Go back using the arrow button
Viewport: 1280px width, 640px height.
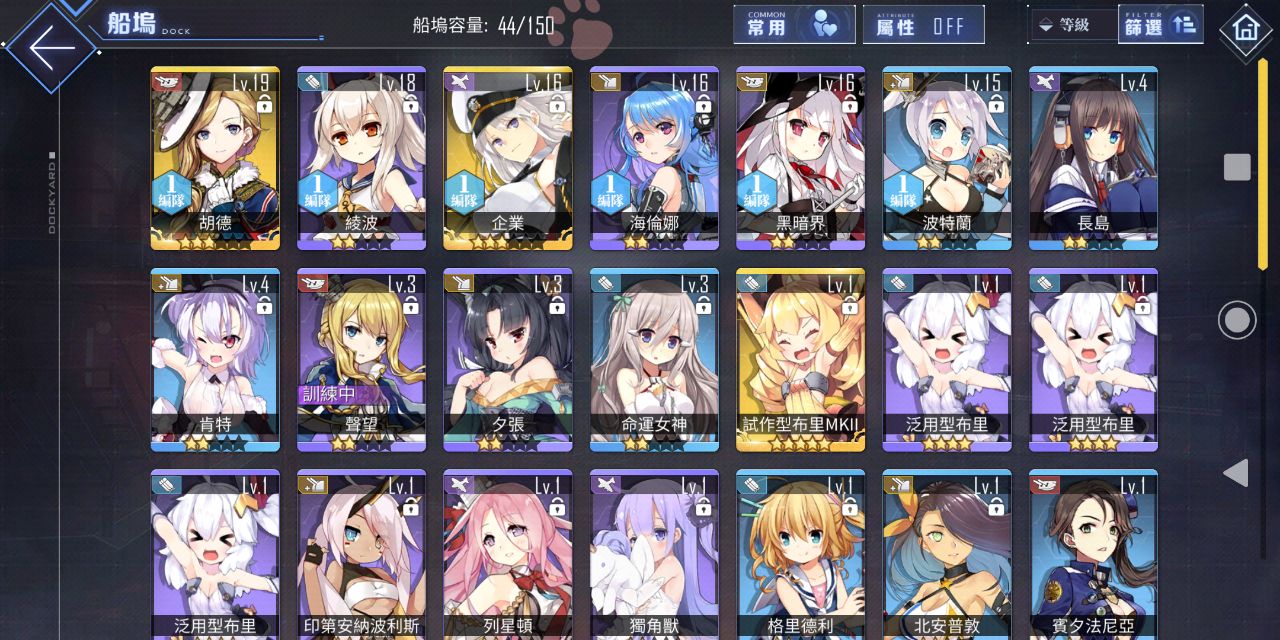52,47
